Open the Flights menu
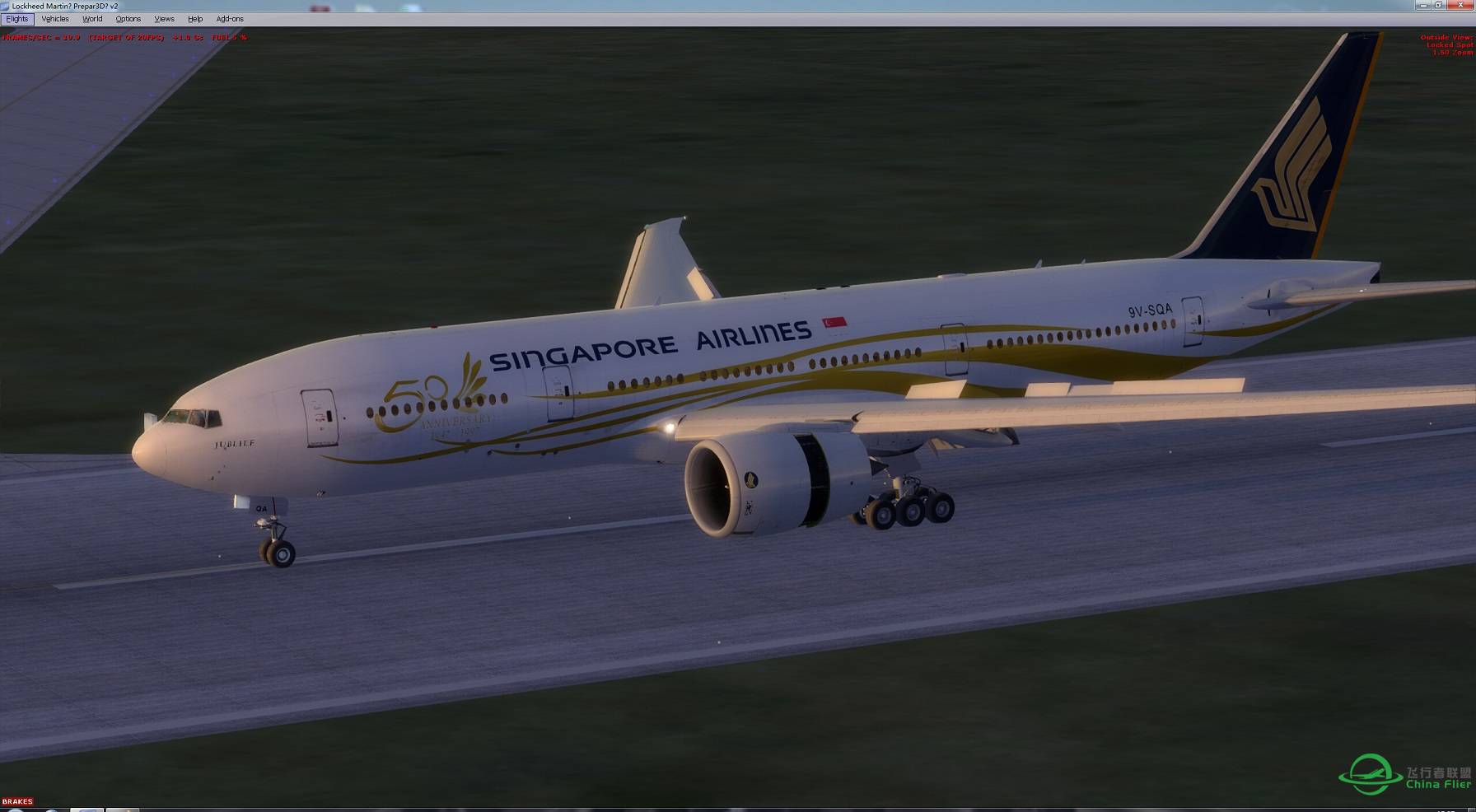 point(16,18)
